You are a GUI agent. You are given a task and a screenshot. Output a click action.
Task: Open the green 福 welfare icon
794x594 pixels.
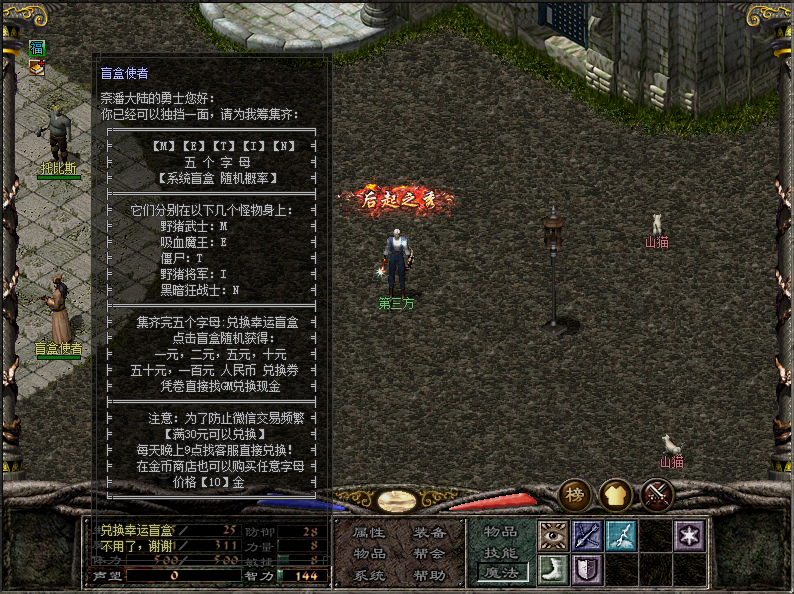(x=37, y=48)
